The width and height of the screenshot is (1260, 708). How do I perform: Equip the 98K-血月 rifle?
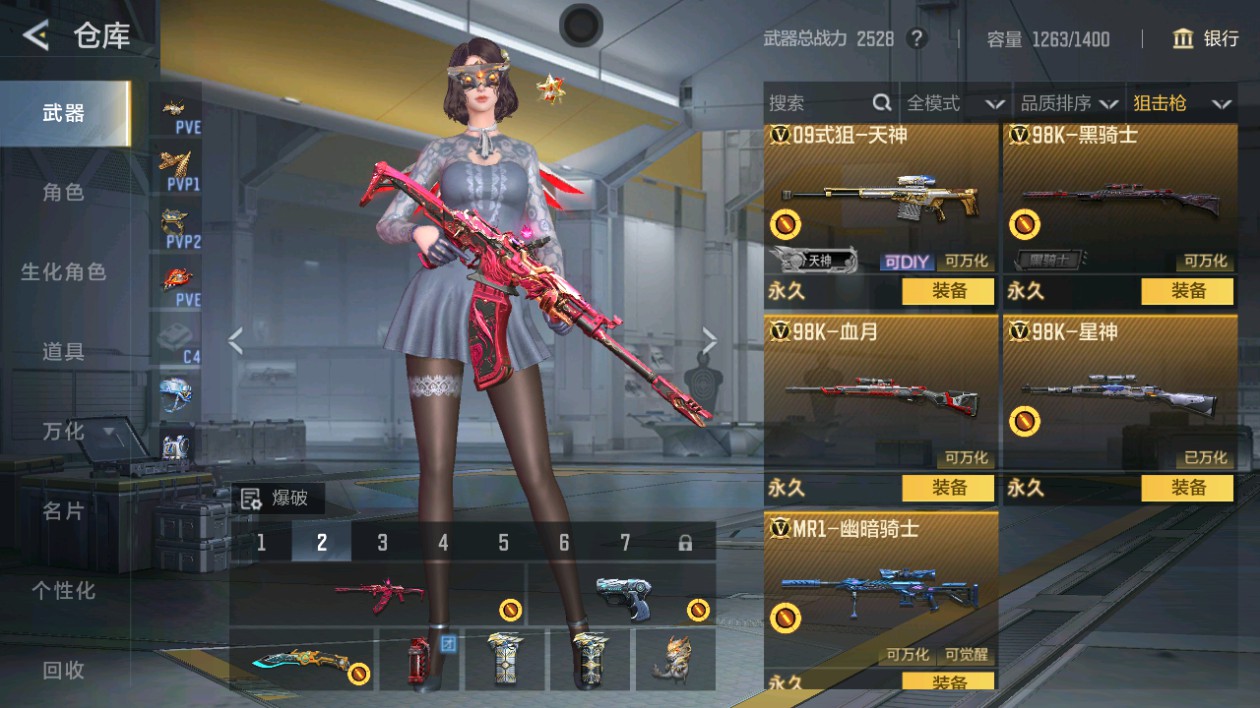(948, 488)
